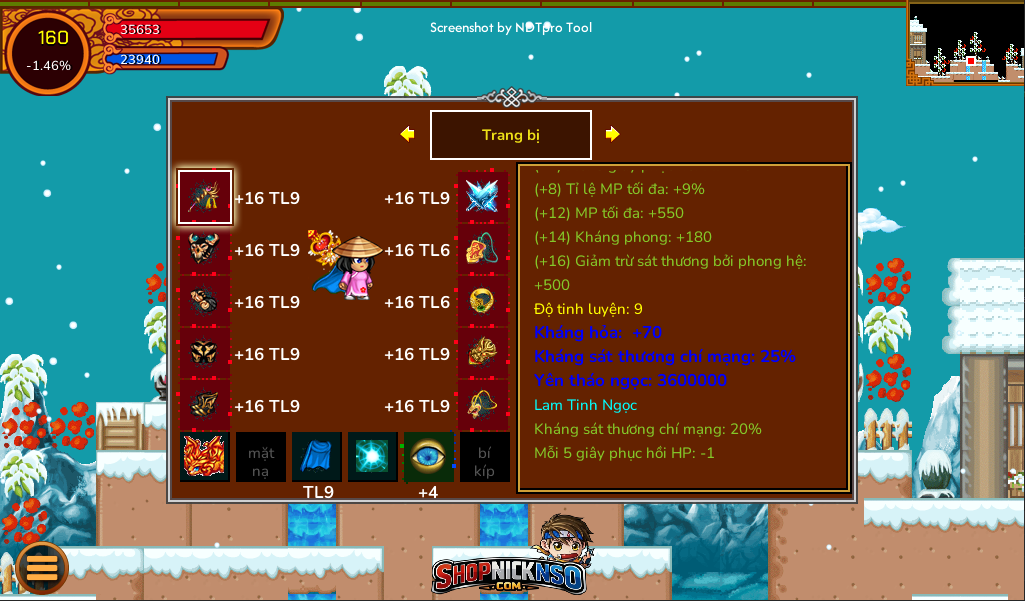Select the gold ring equipment slot

coord(482,301)
